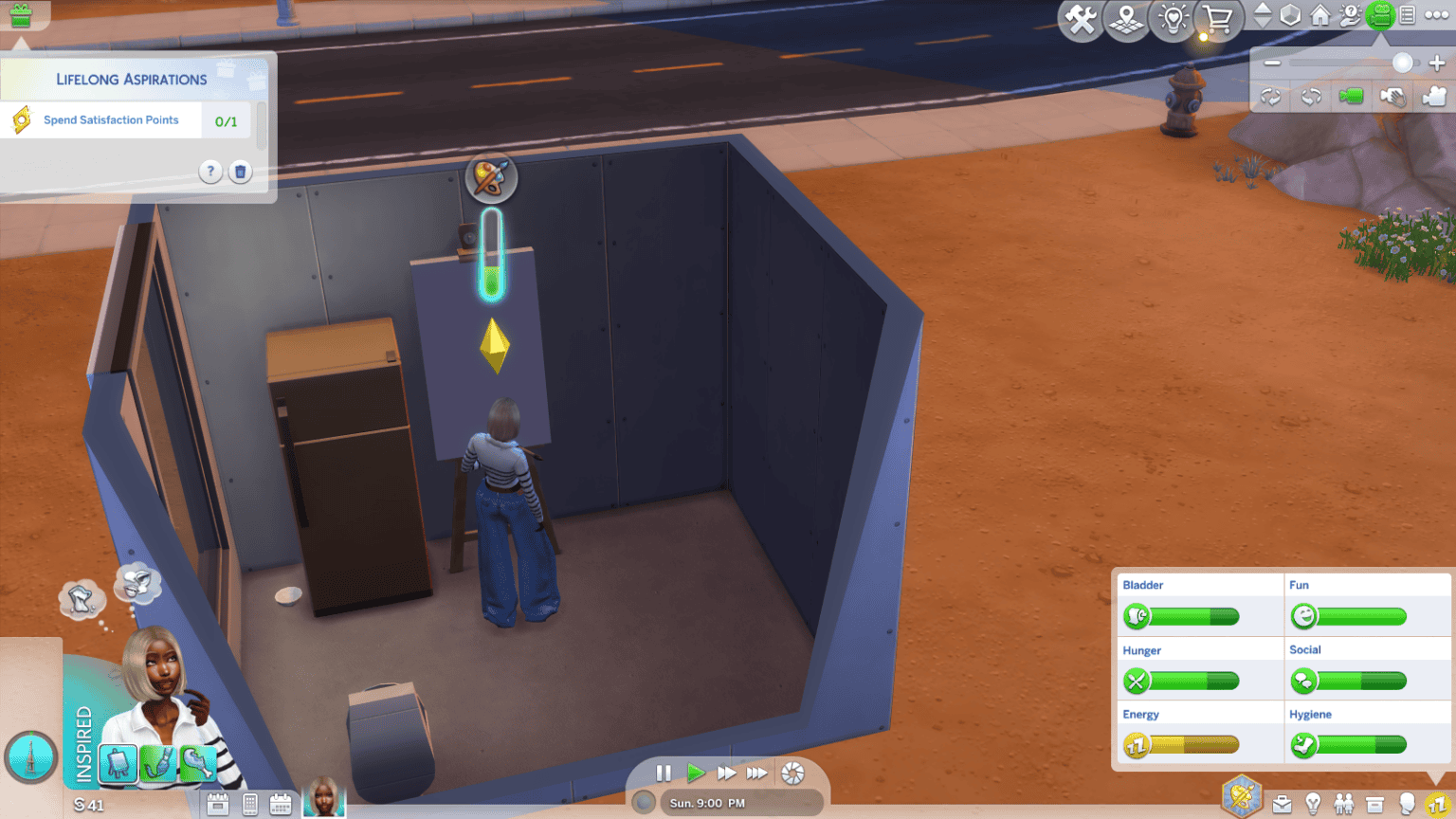Click the question mark in Lifelong Aspirations panel

click(209, 172)
